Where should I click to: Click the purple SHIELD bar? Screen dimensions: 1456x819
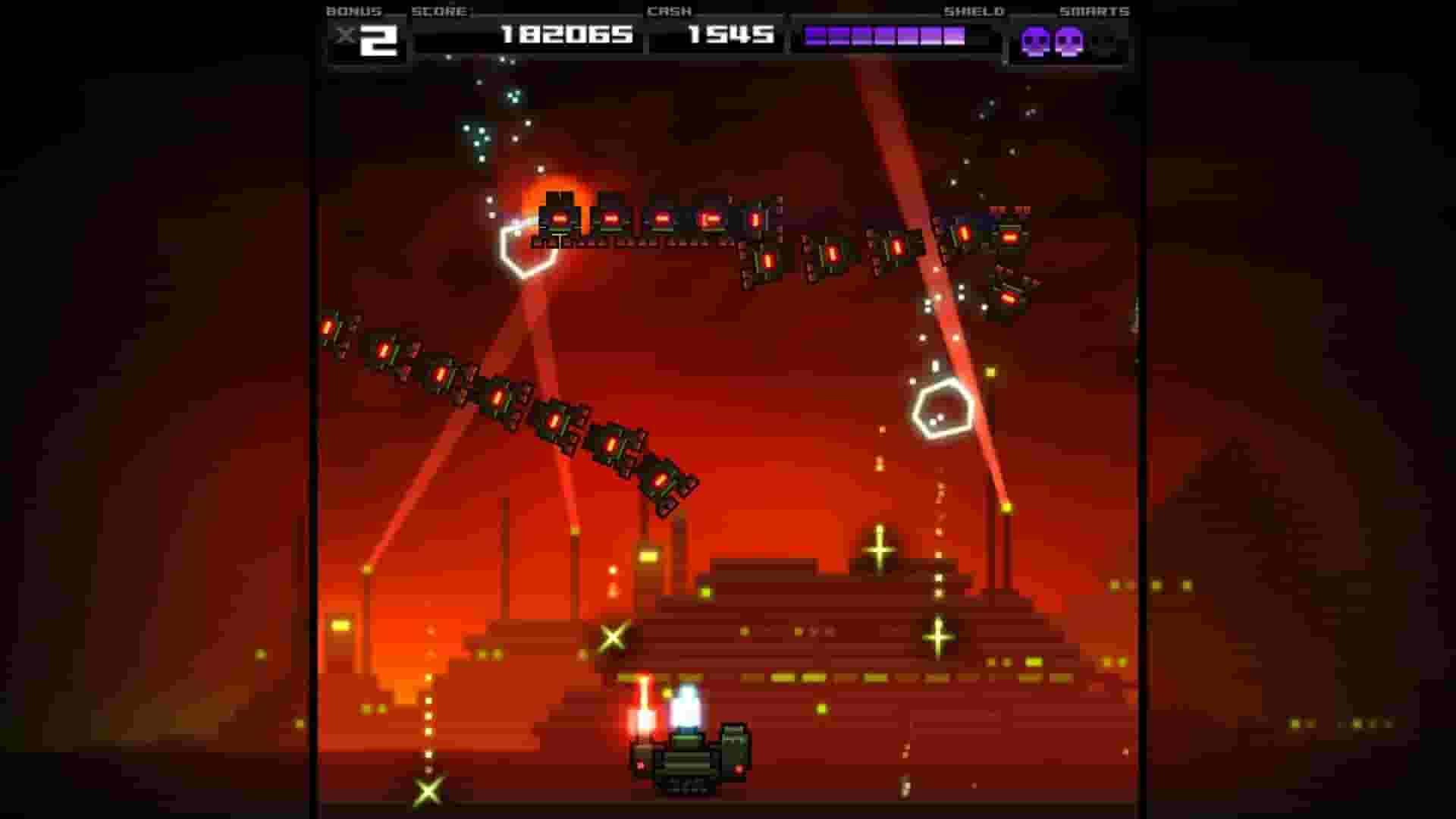(x=883, y=34)
